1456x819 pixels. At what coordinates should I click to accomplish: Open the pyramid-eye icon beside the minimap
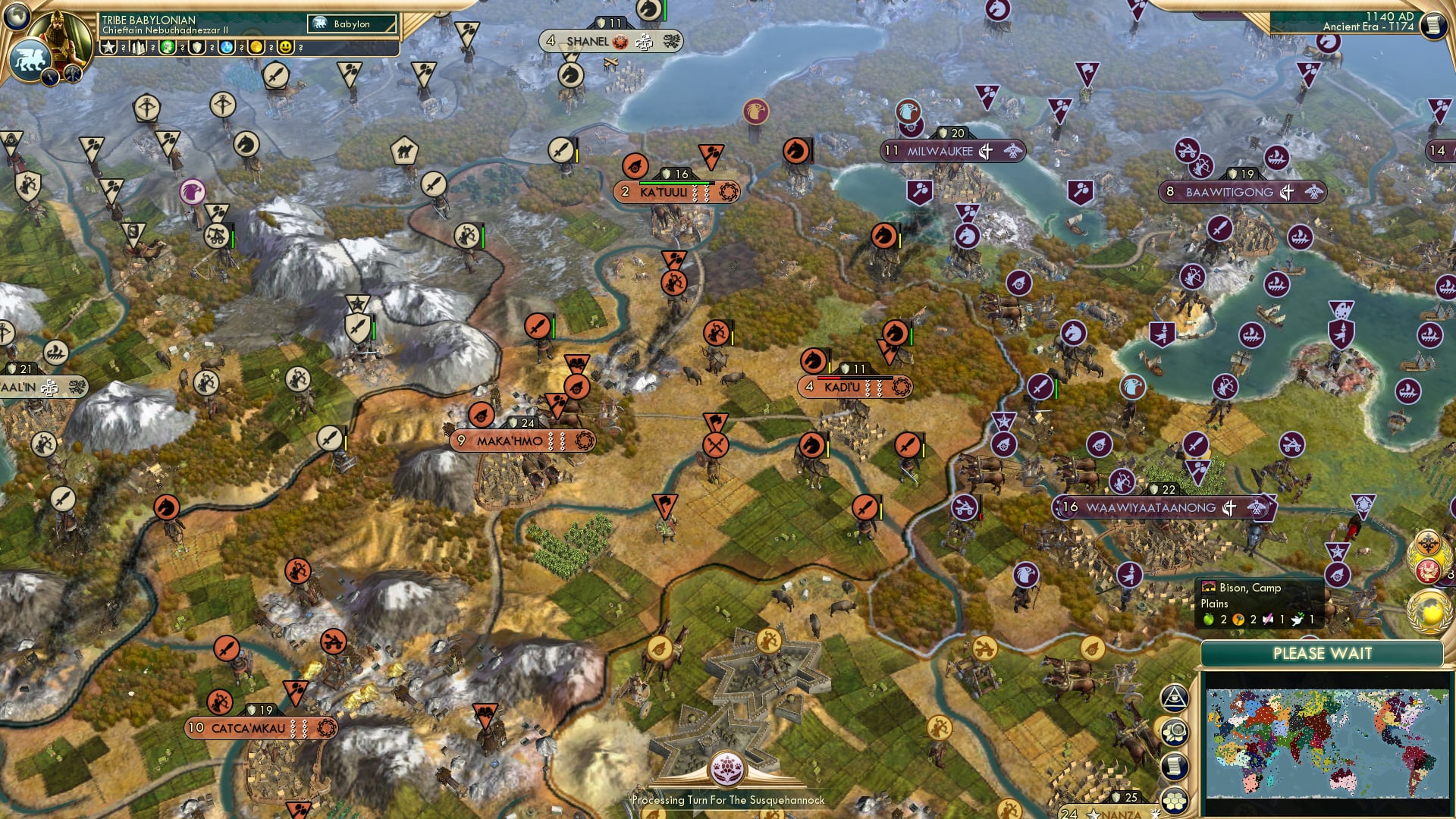(1174, 698)
